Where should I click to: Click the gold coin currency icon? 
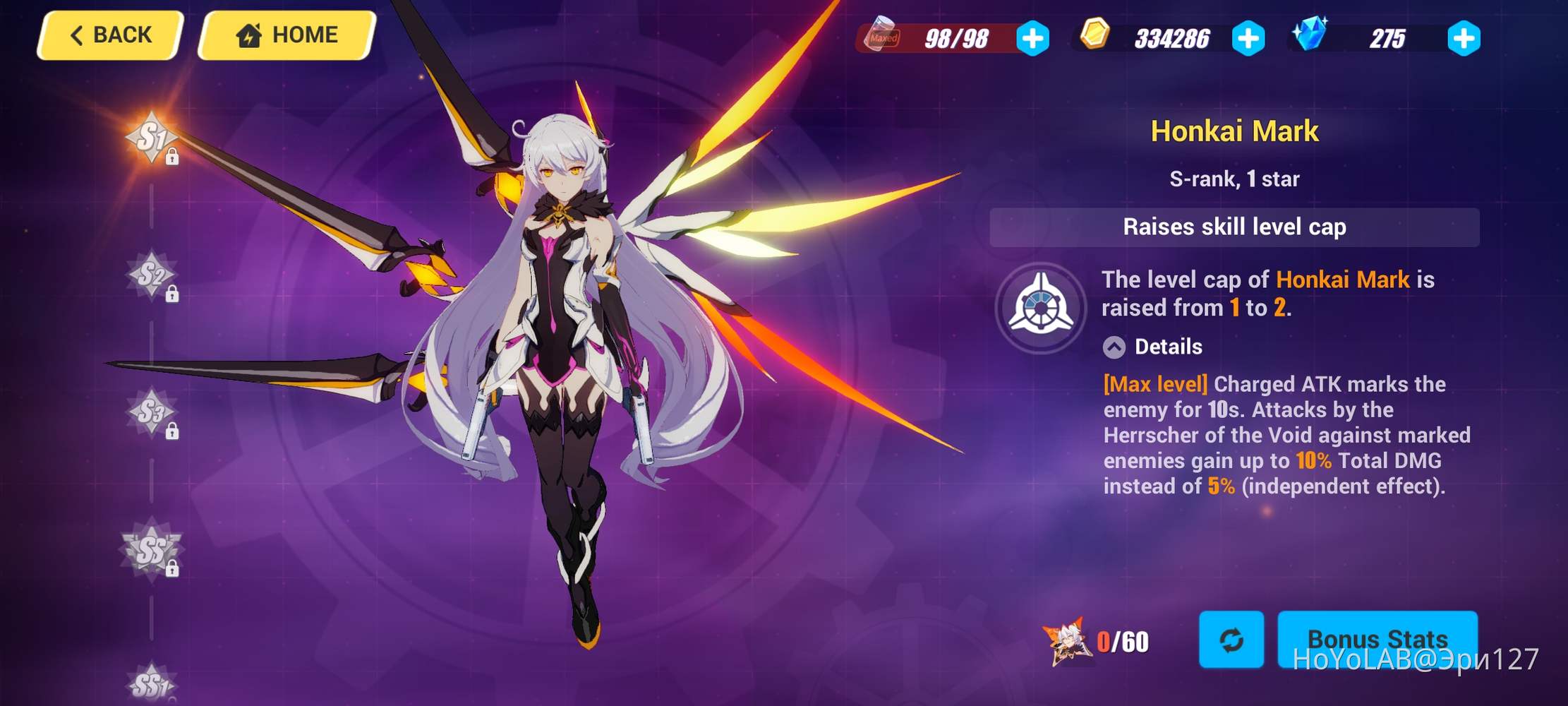1097,35
